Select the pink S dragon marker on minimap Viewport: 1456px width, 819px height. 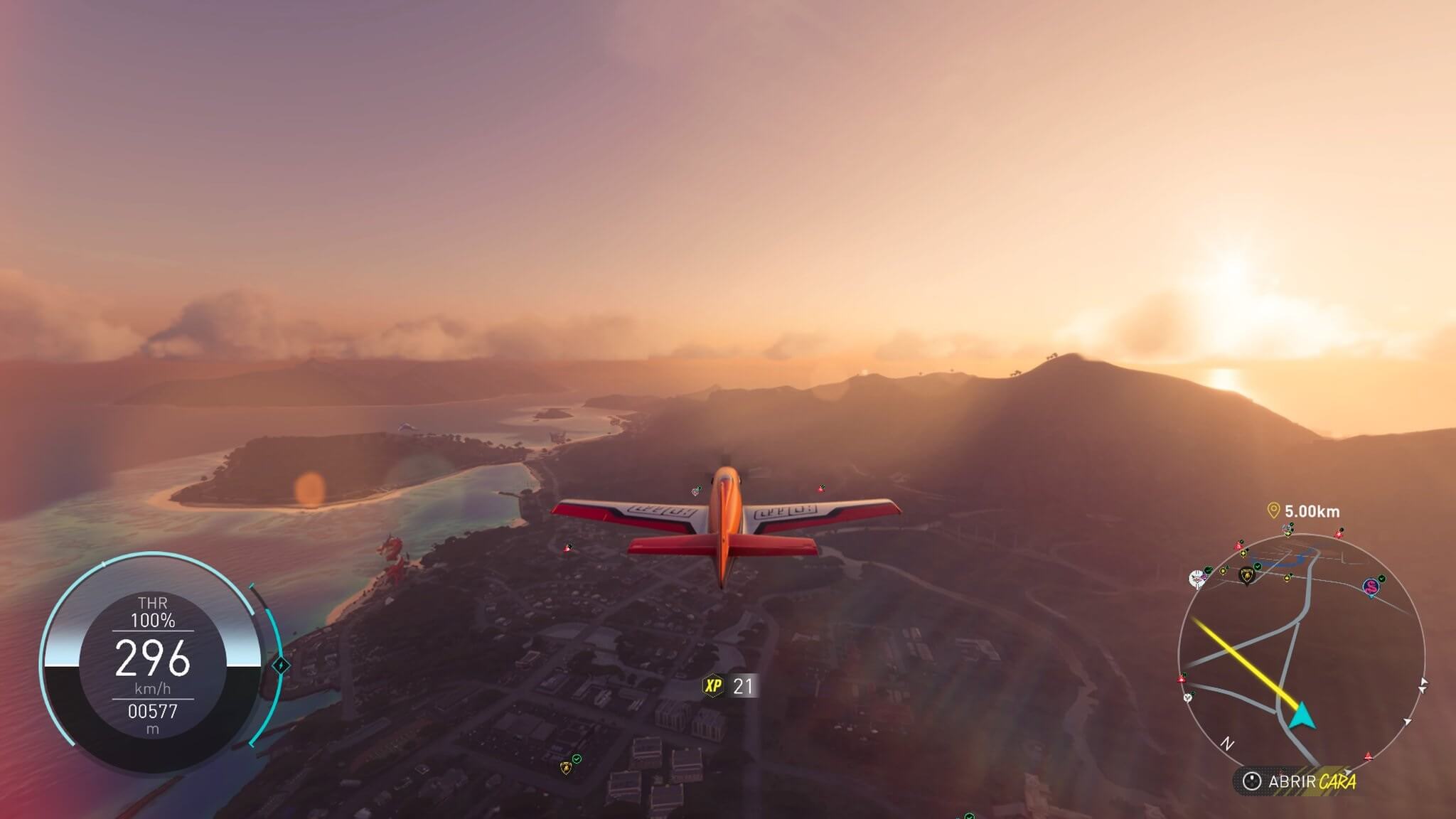(x=1370, y=587)
